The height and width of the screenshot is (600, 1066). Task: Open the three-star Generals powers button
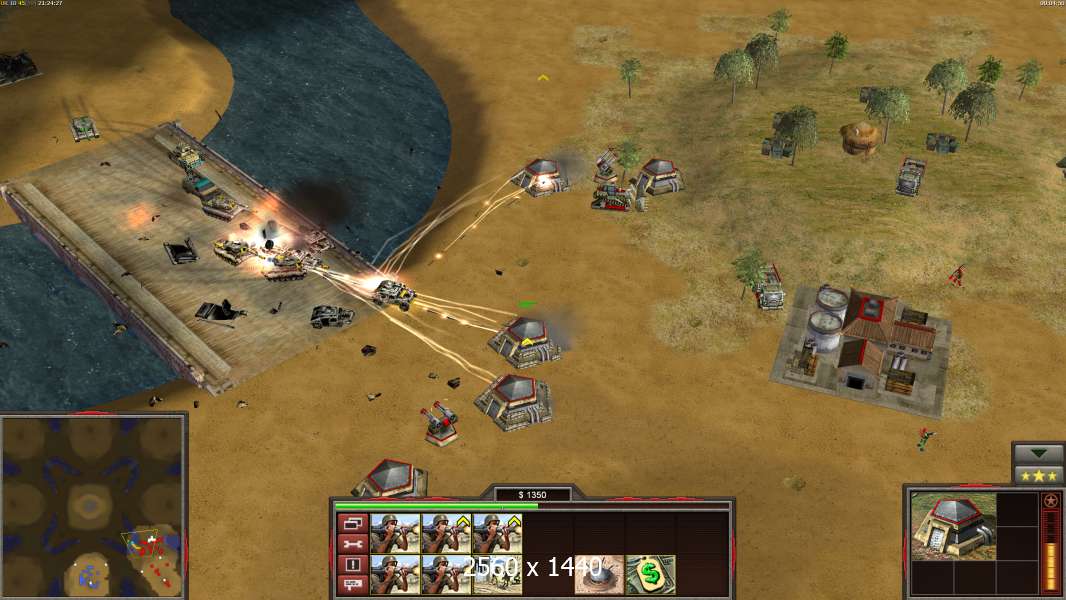click(1038, 475)
